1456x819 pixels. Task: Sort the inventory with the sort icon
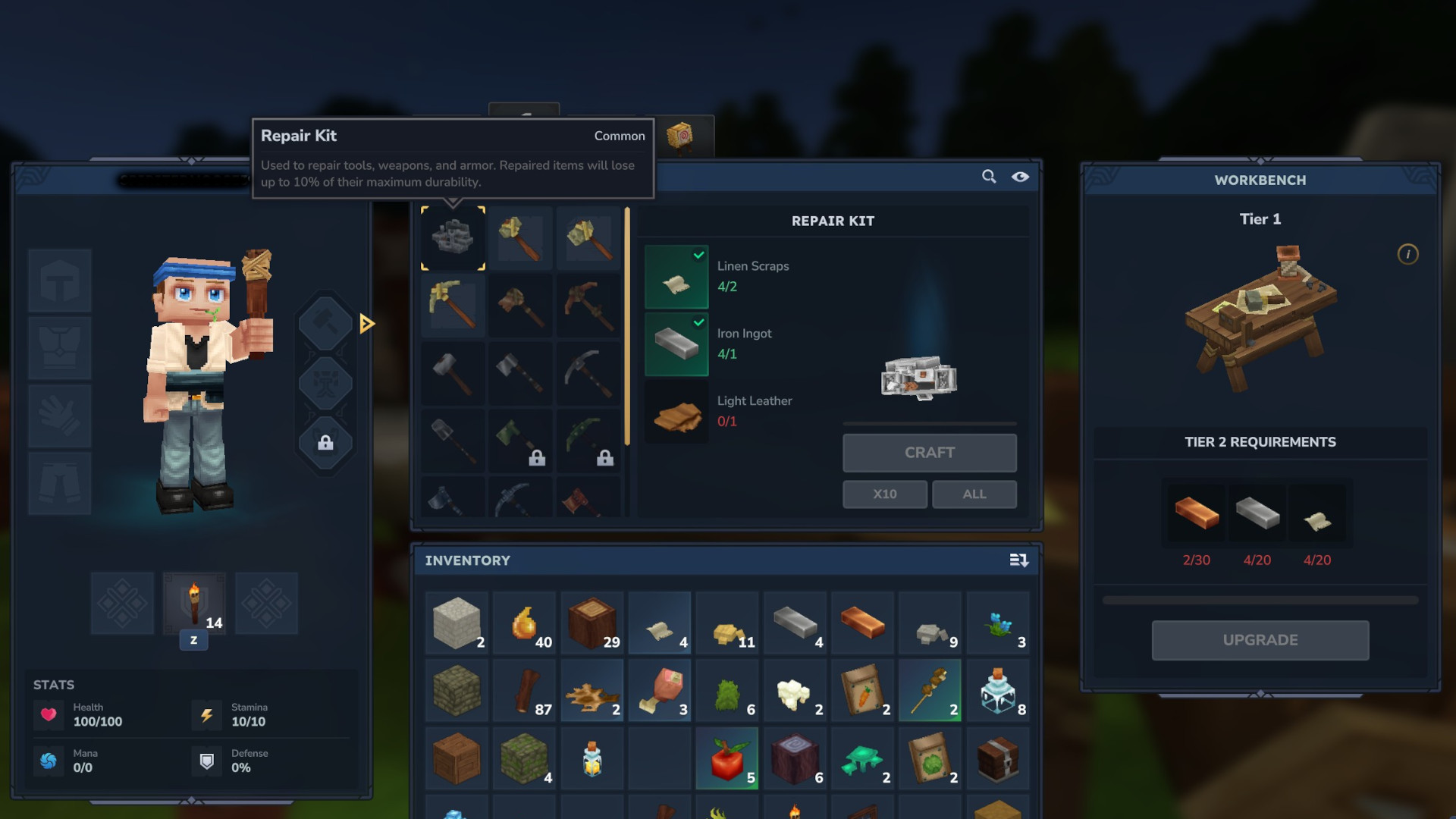coord(1018,560)
